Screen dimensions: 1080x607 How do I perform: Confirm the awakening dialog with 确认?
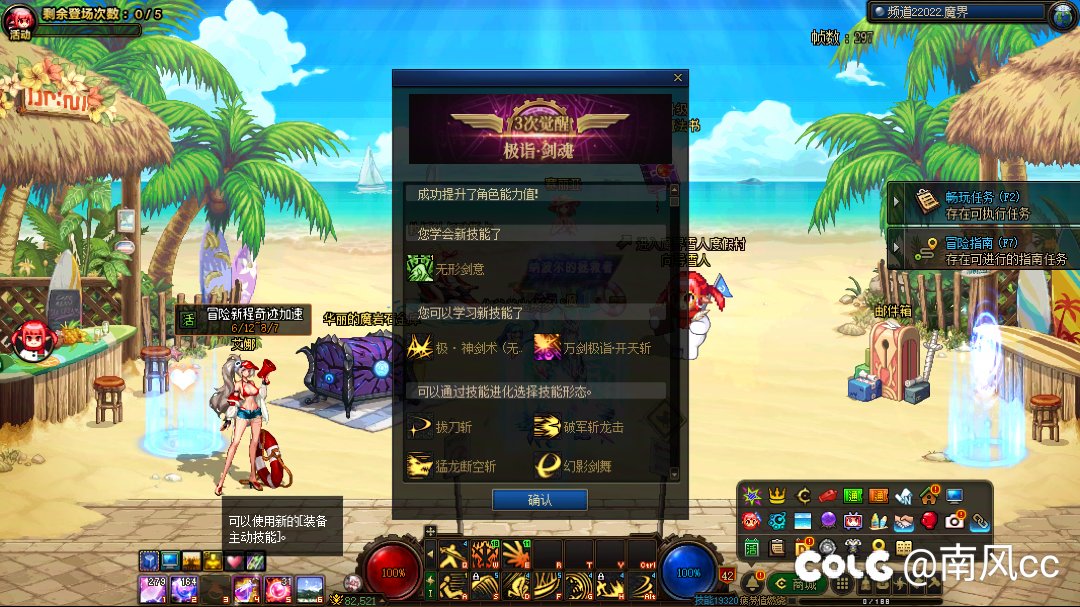[x=539, y=499]
